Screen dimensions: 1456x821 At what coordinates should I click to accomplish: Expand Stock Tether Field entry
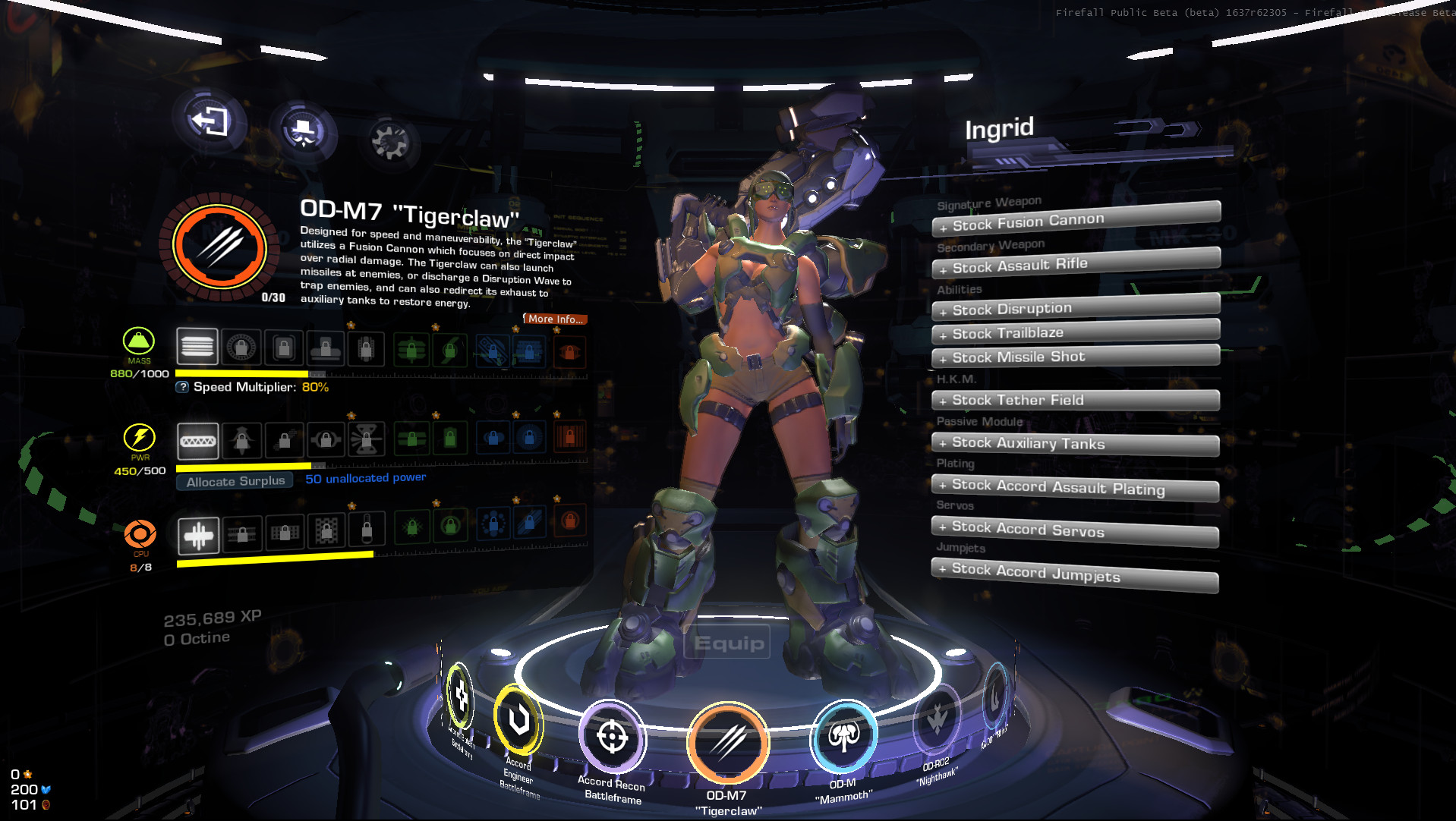click(1075, 400)
